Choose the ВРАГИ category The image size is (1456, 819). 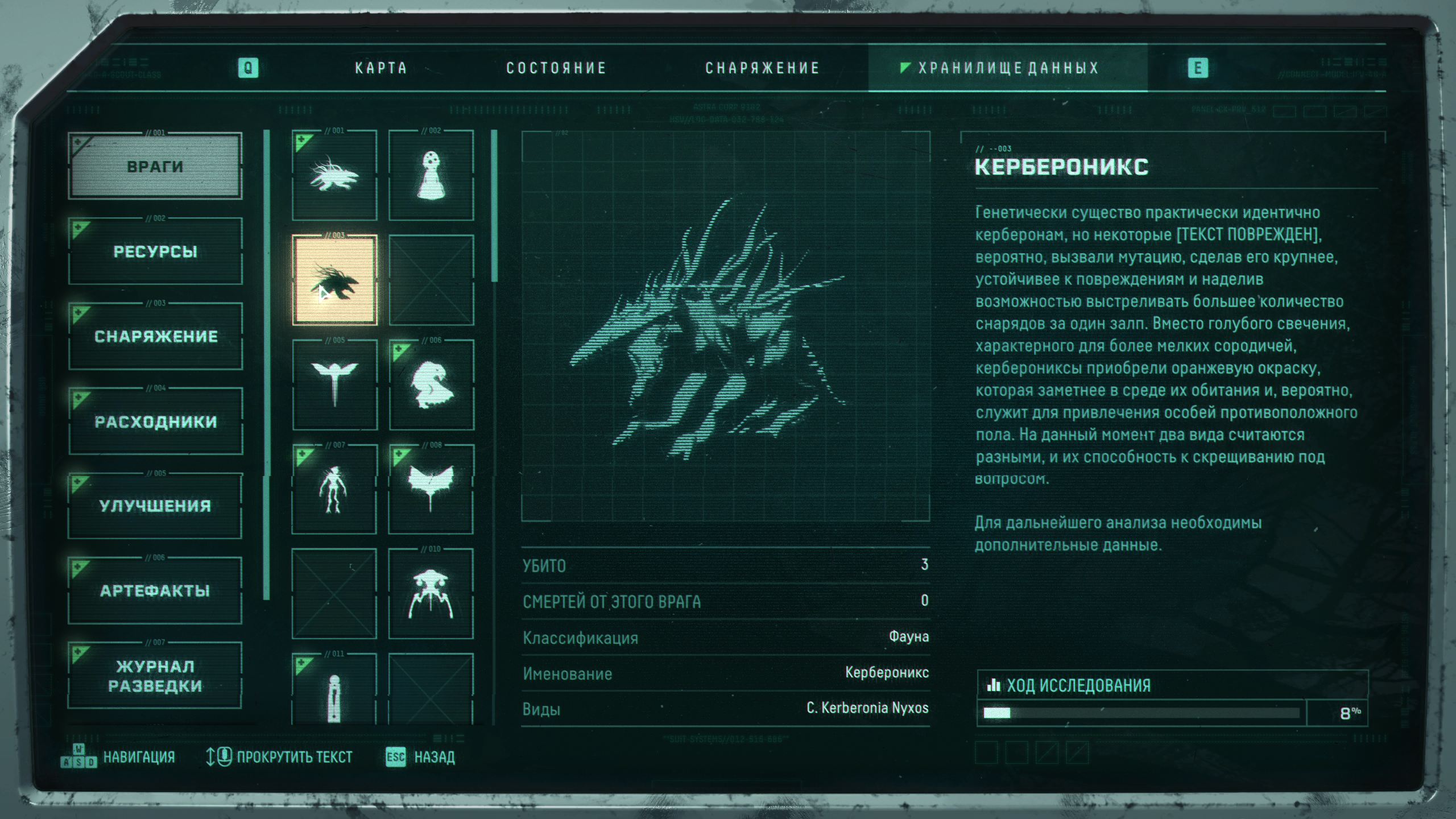click(x=155, y=167)
